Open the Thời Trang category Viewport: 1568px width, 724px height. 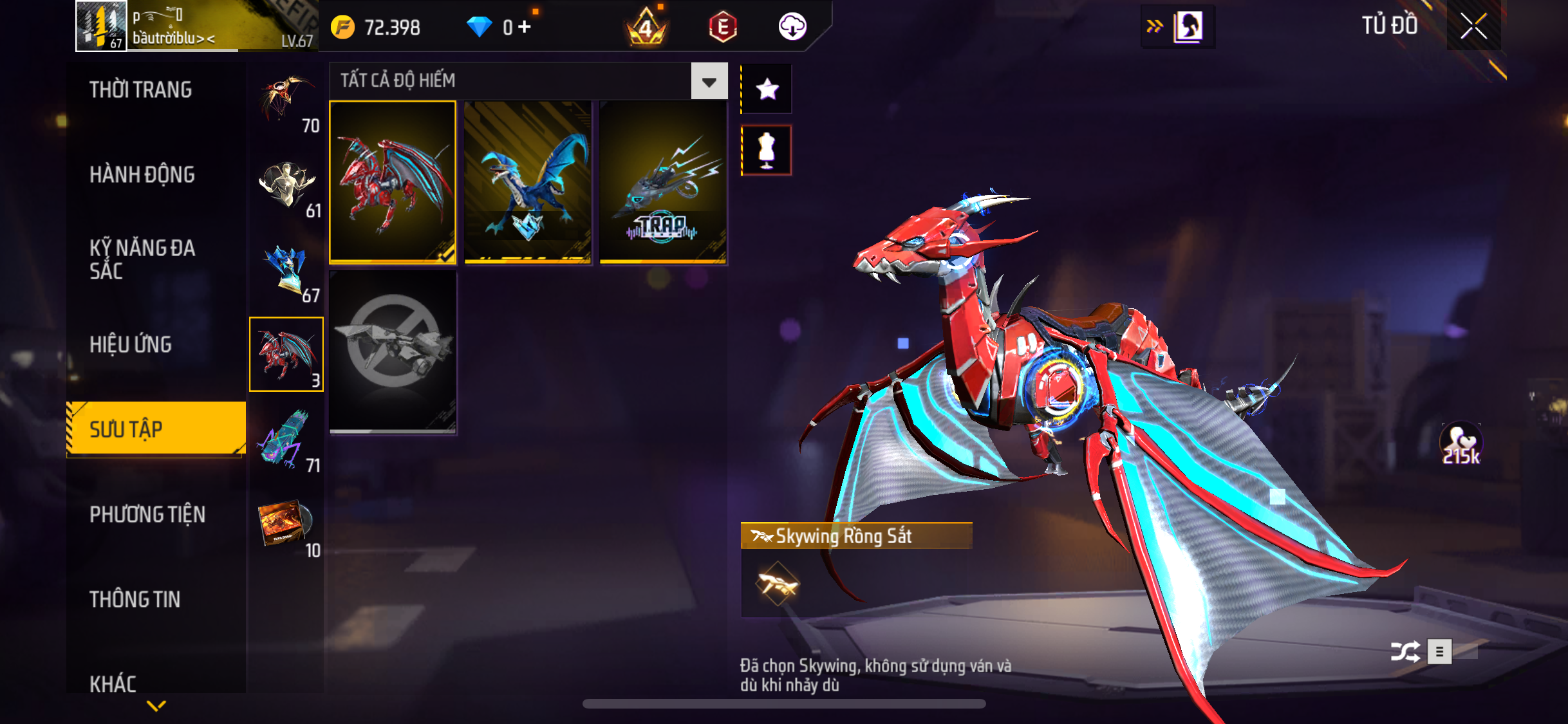point(140,90)
